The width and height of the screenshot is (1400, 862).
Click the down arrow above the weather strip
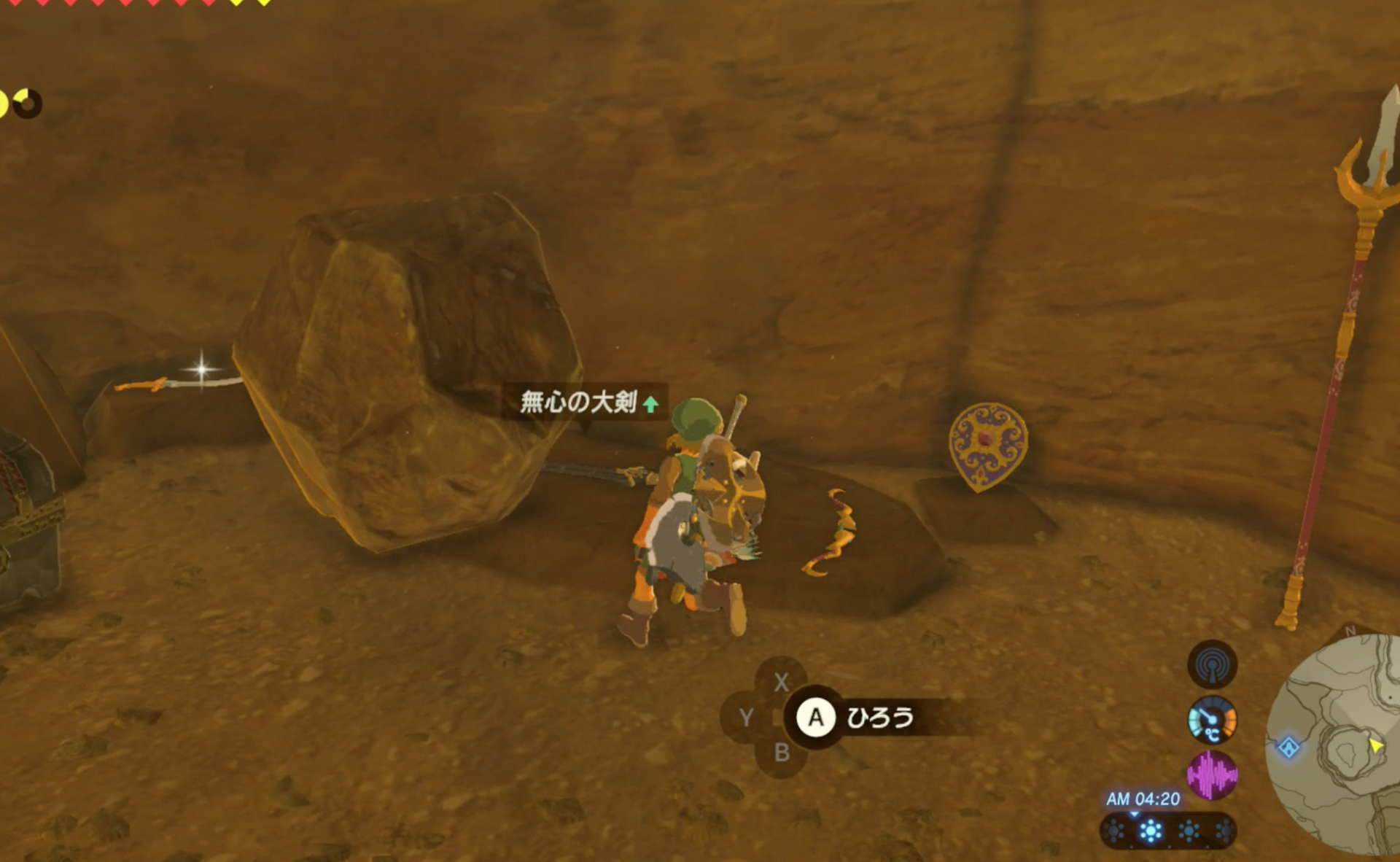coord(1135,813)
